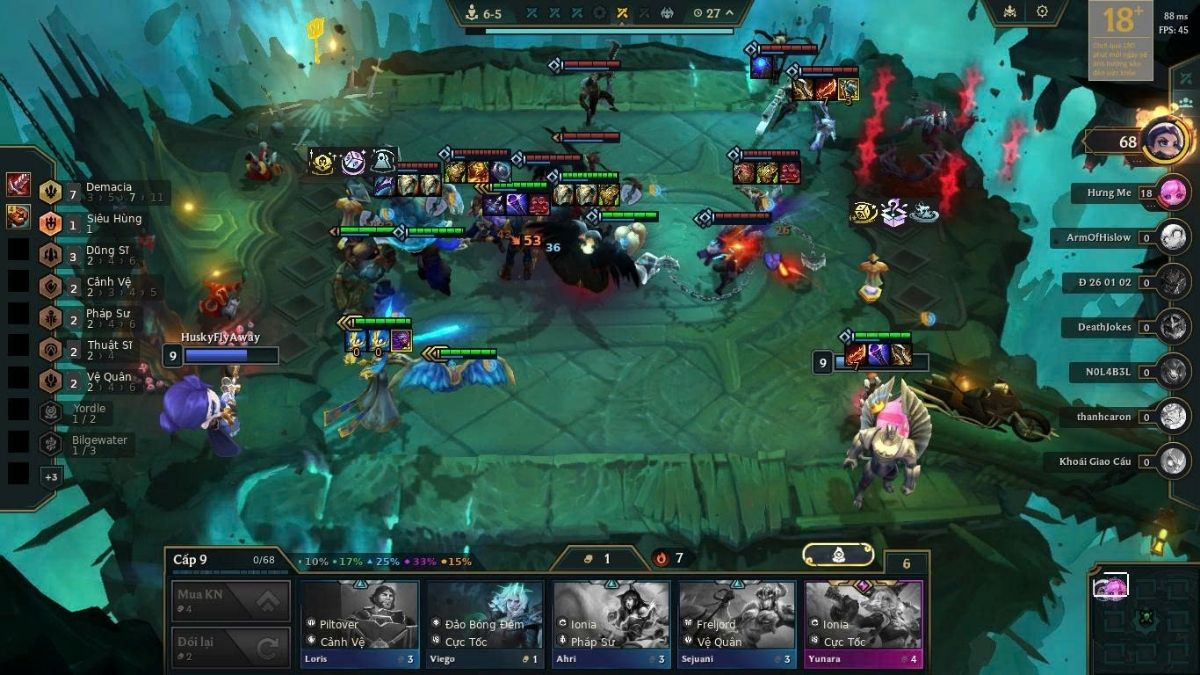Expand the +3 hidden traits button
Viewport: 1200px width, 675px height.
[50, 477]
